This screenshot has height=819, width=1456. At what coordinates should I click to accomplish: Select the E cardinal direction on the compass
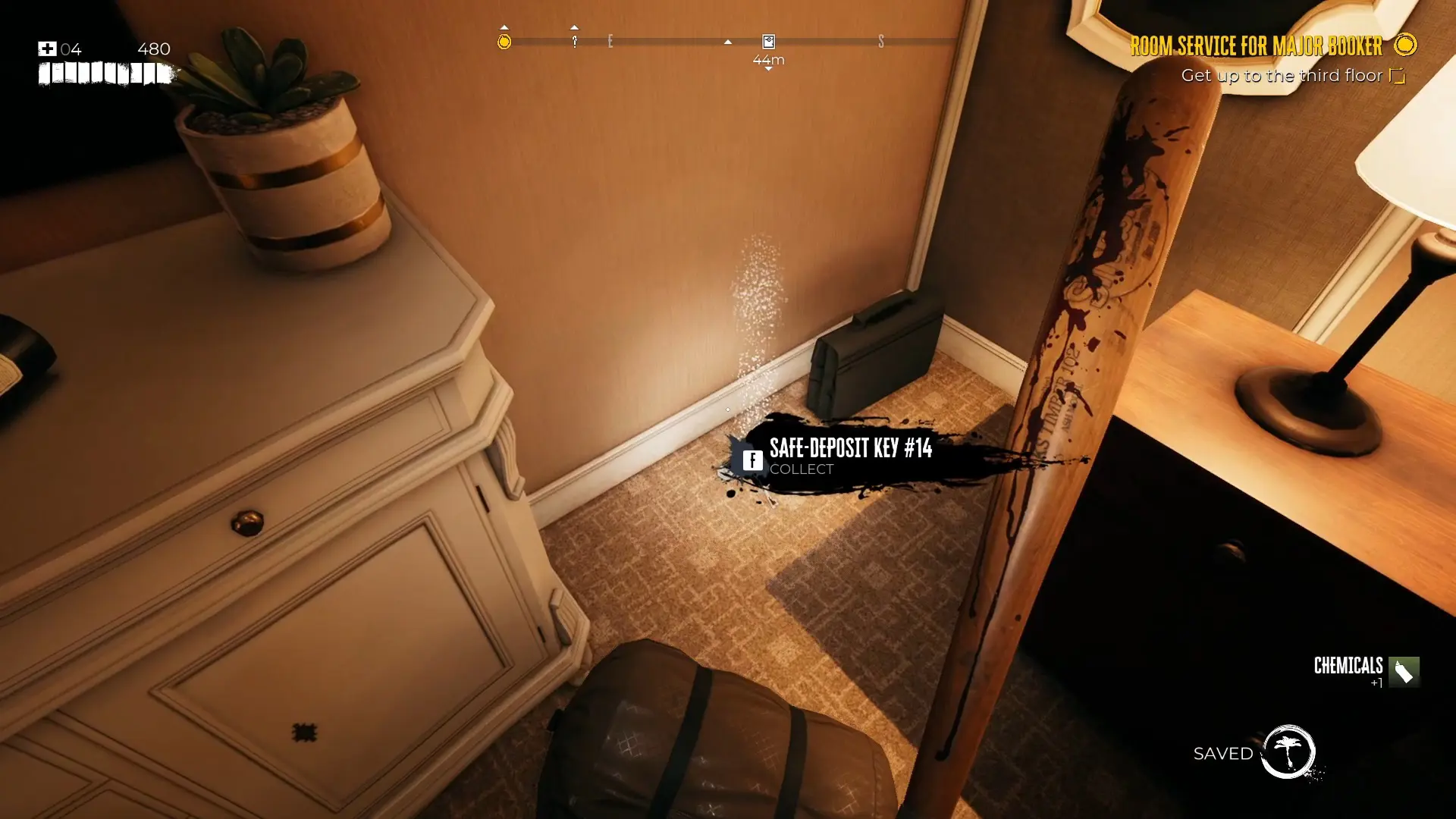point(610,42)
